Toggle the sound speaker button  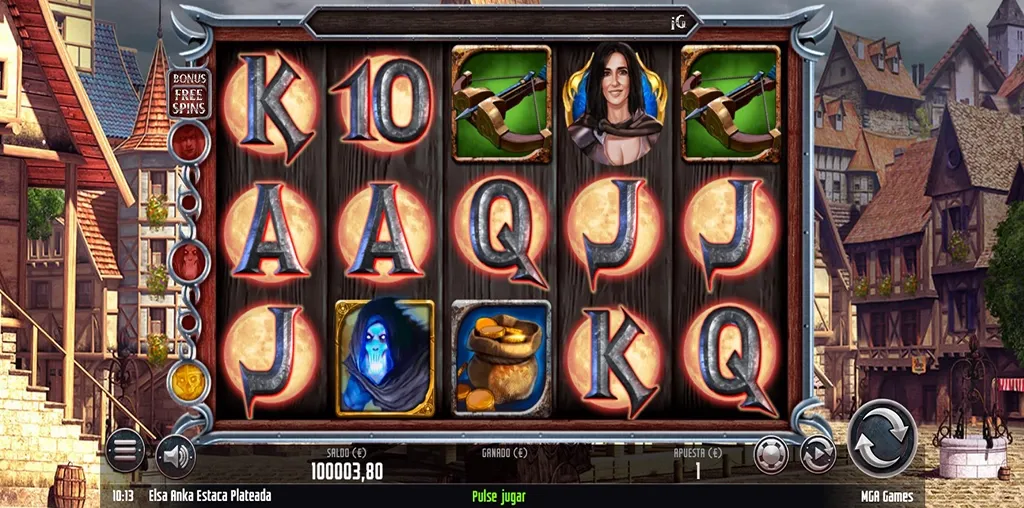(x=175, y=455)
